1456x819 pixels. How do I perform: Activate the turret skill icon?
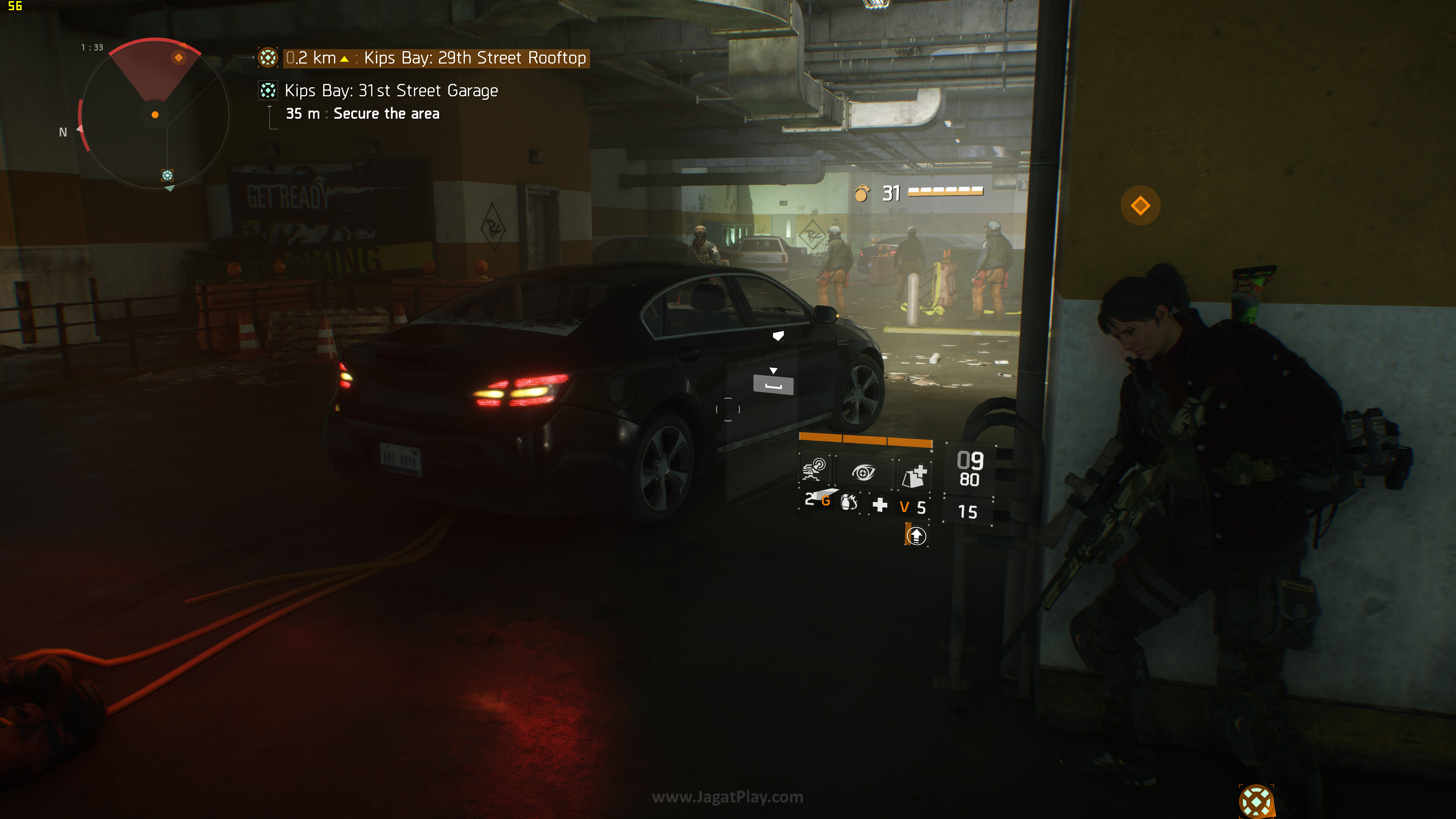pos(814,470)
